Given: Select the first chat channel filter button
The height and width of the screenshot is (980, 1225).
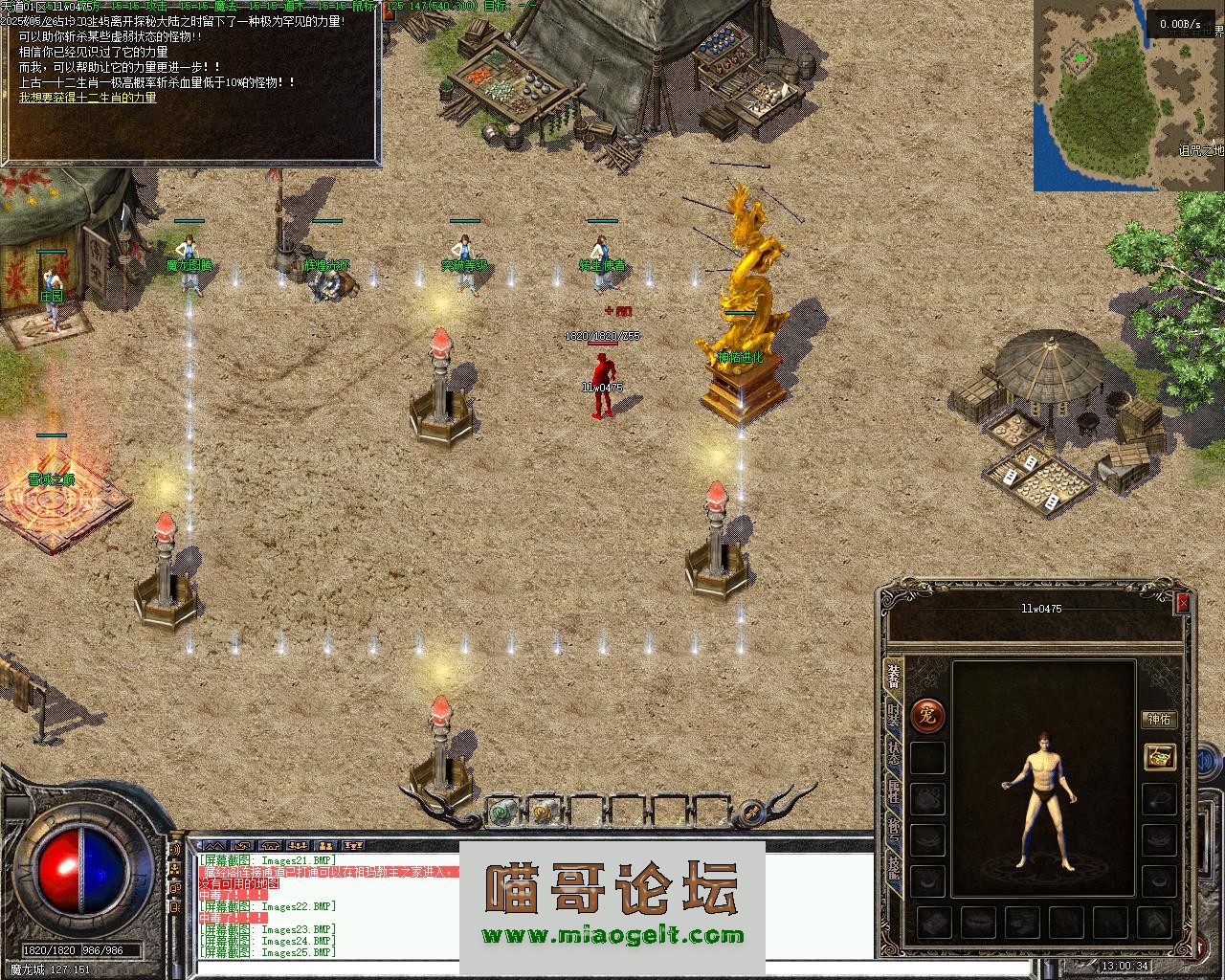Looking at the screenshot, I should pyautogui.click(x=214, y=846).
